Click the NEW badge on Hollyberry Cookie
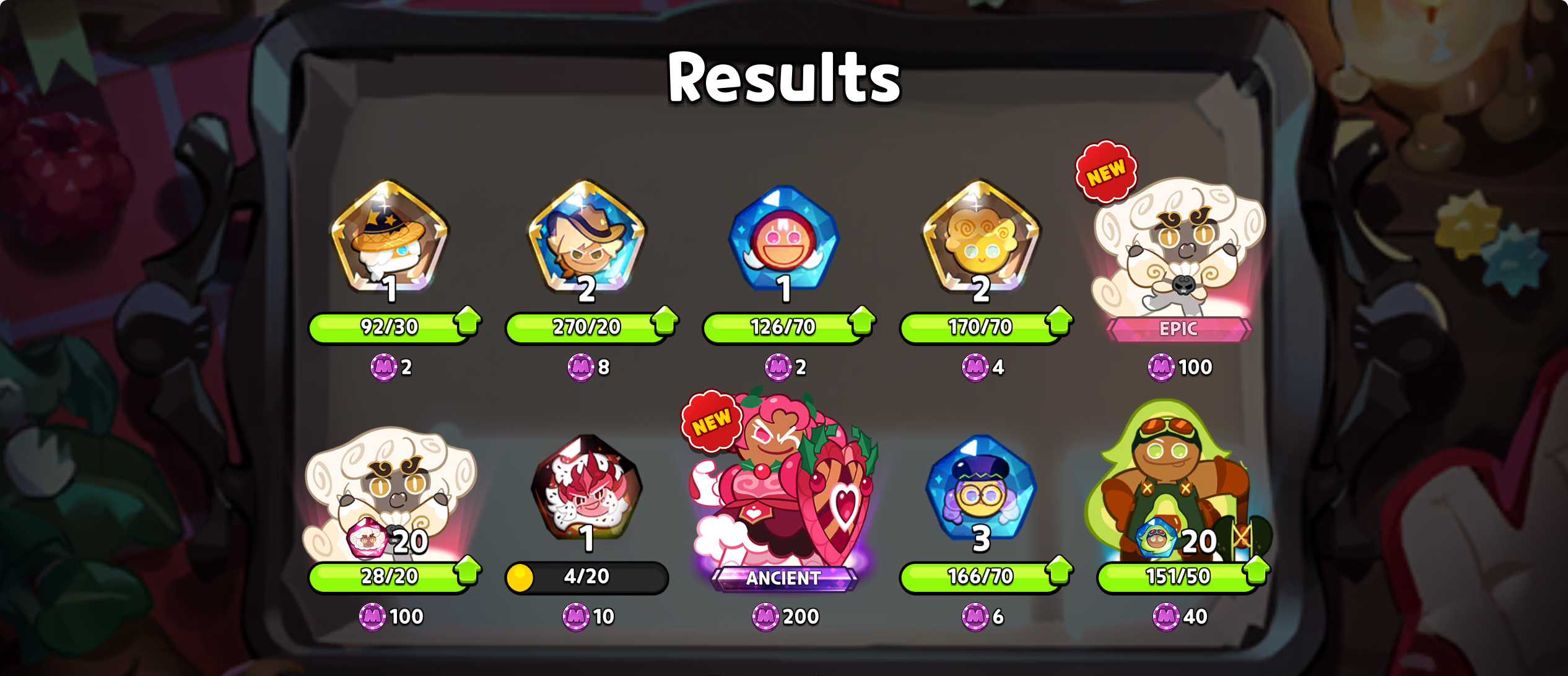 pos(711,420)
